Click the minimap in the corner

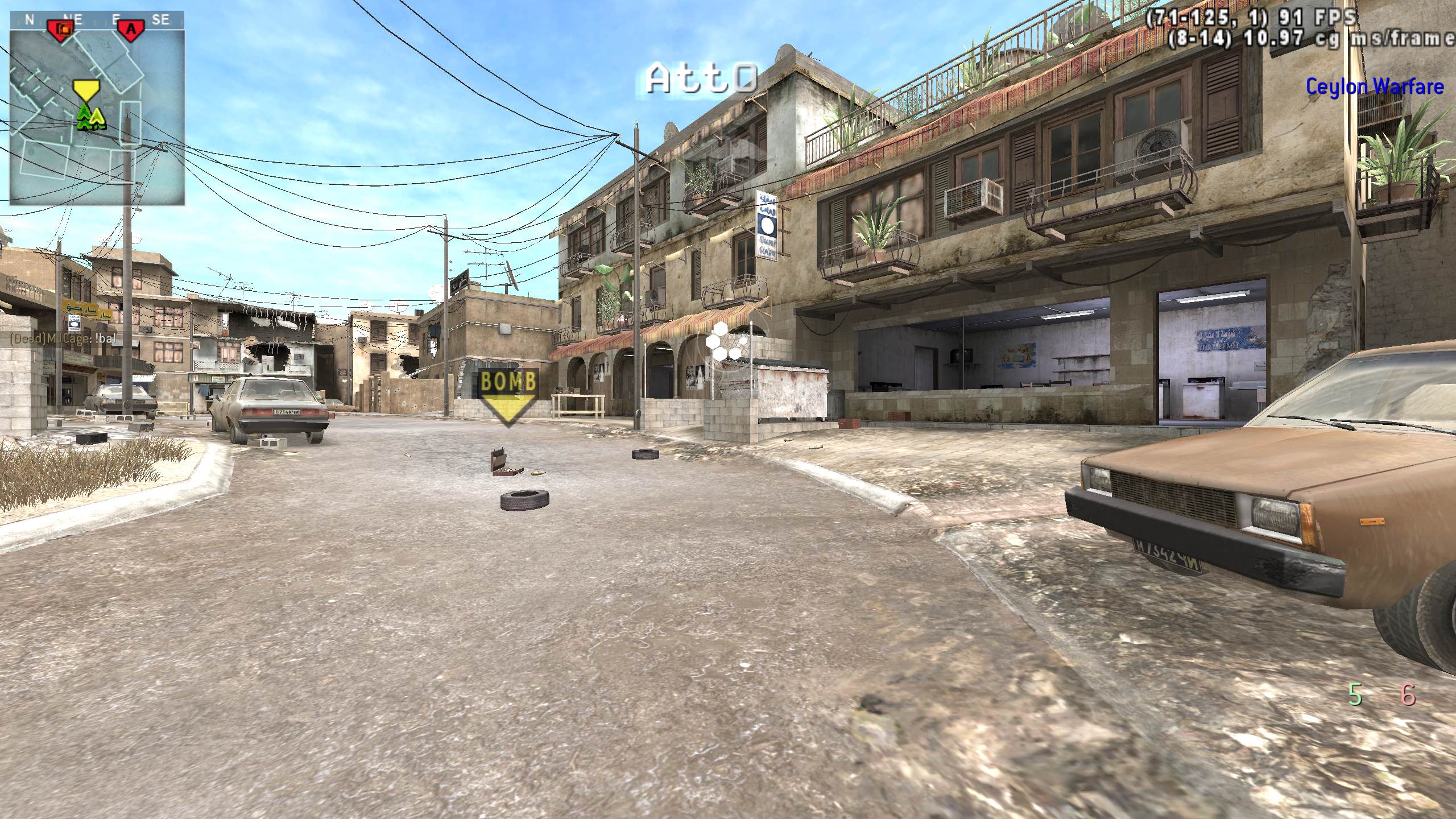point(97,117)
